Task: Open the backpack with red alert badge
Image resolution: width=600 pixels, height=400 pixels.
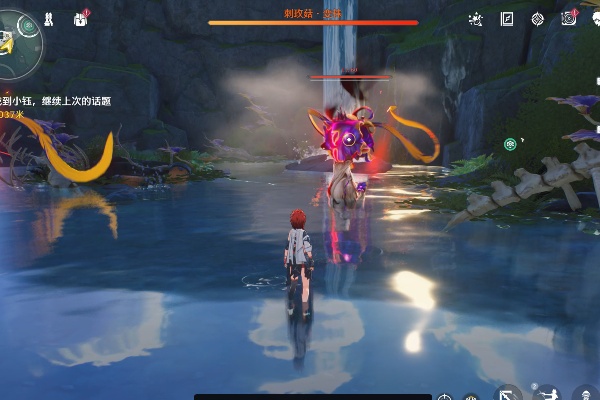Action: pyautogui.click(x=80, y=19)
